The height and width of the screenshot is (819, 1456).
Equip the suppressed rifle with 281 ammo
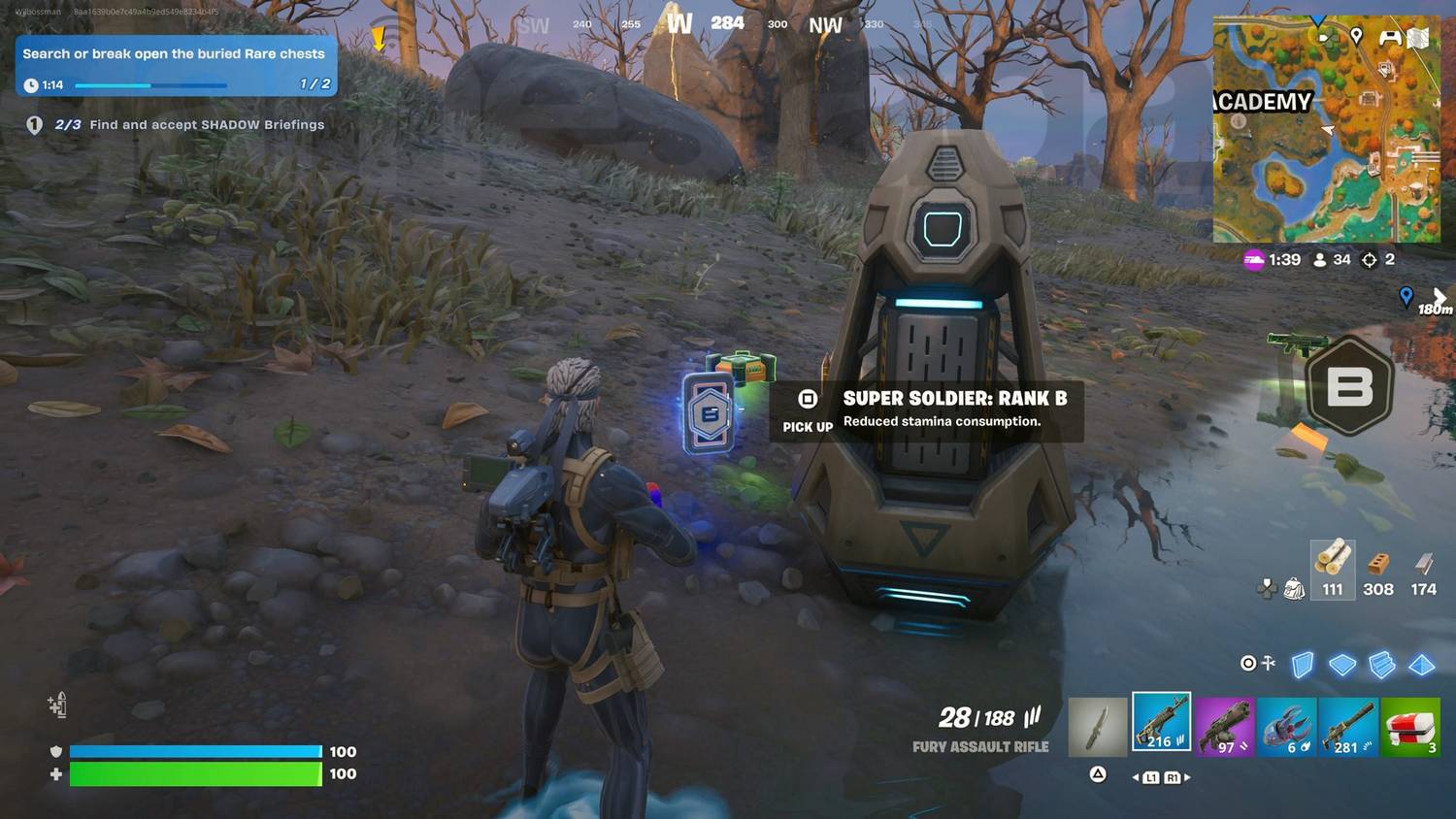[x=1348, y=726]
